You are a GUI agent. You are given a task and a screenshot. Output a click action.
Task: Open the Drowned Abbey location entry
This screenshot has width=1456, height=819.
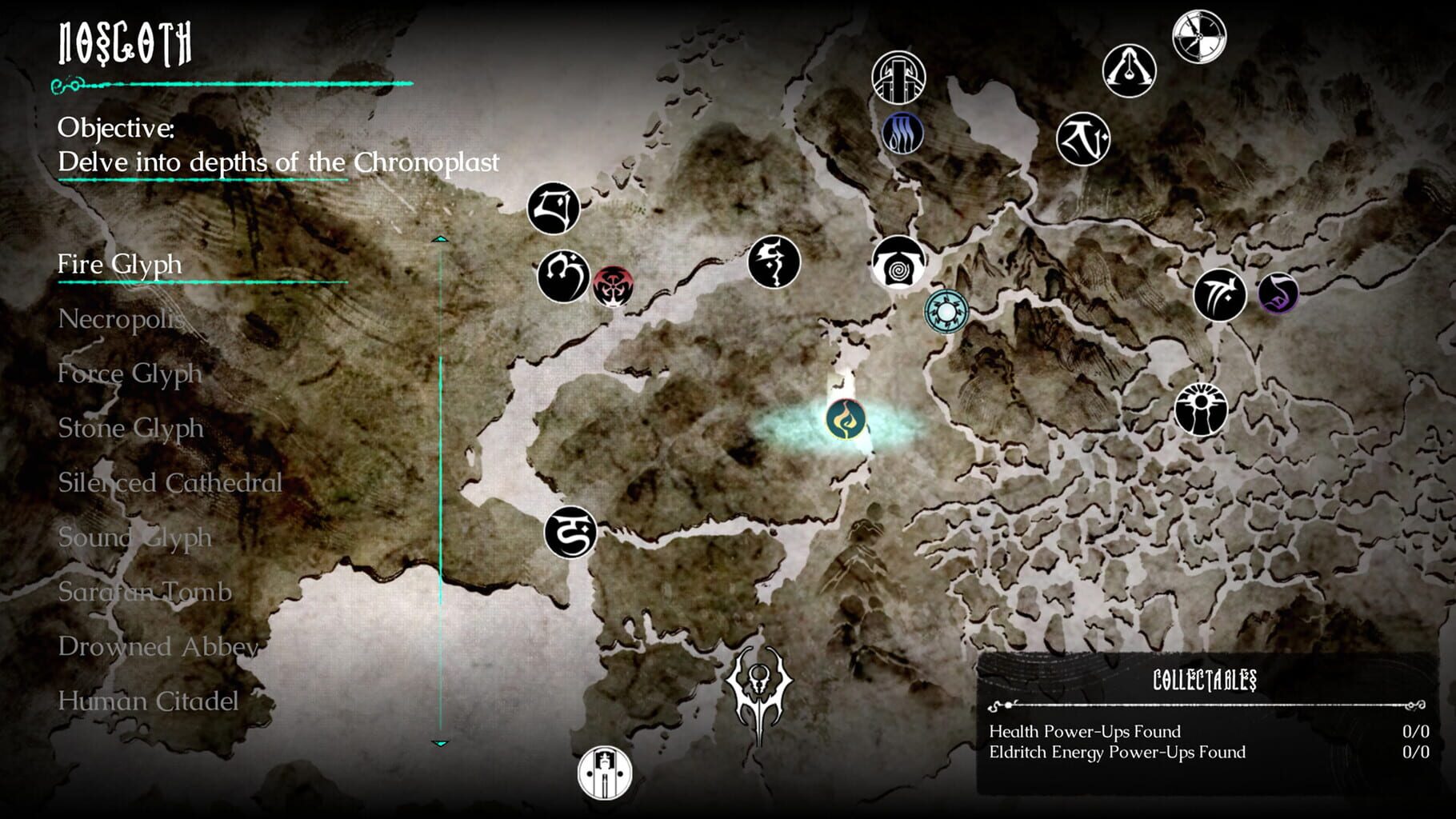(x=158, y=647)
